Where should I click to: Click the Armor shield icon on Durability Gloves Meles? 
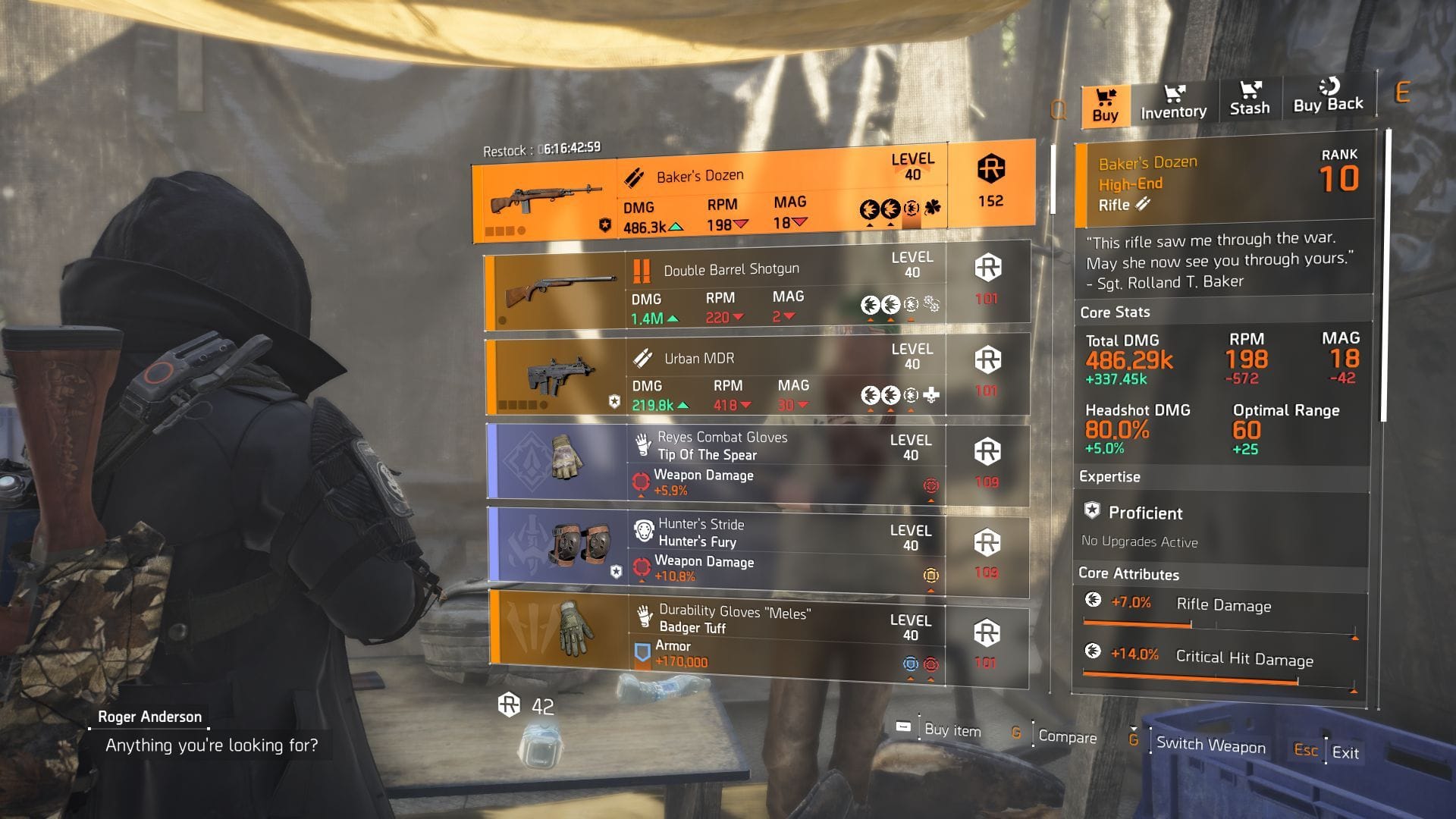(x=642, y=651)
